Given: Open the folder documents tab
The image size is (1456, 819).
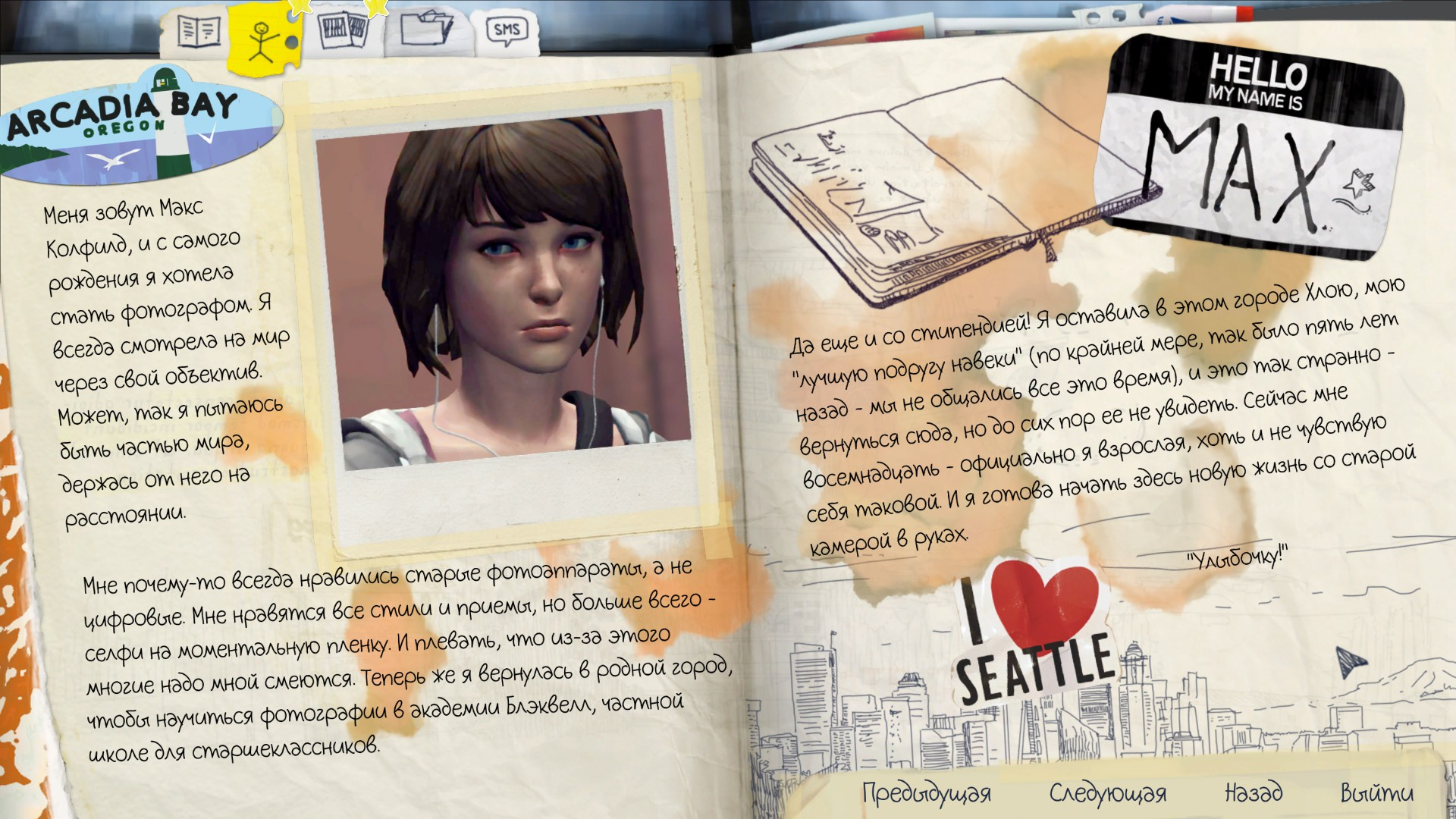Looking at the screenshot, I should click(x=426, y=30).
